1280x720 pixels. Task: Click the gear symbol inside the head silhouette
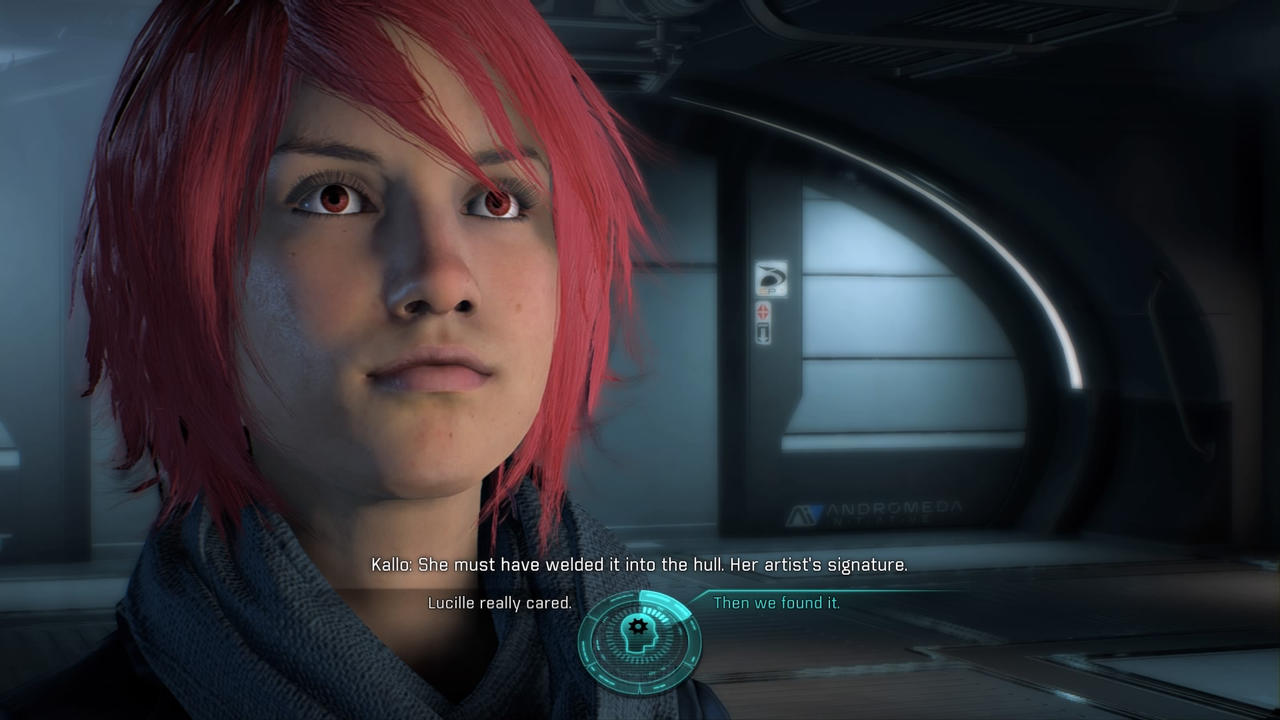(x=637, y=628)
